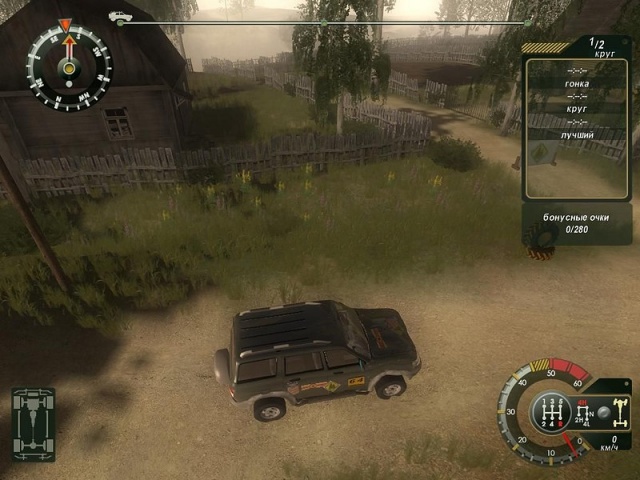640x480 pixels.
Task: Select the car icon on the track progress bar
Action: pos(120,18)
